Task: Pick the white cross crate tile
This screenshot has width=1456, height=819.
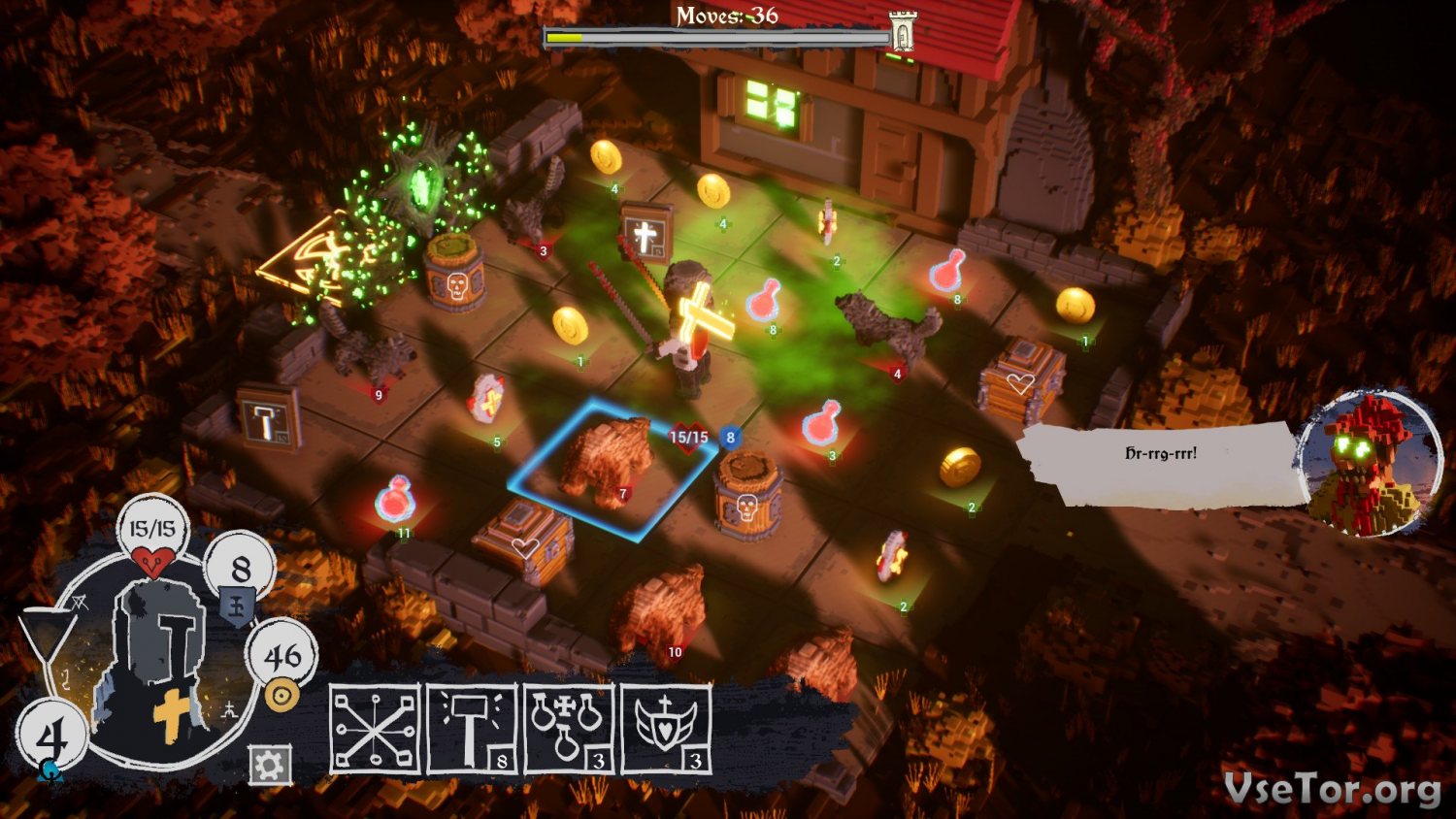Action: click(645, 234)
